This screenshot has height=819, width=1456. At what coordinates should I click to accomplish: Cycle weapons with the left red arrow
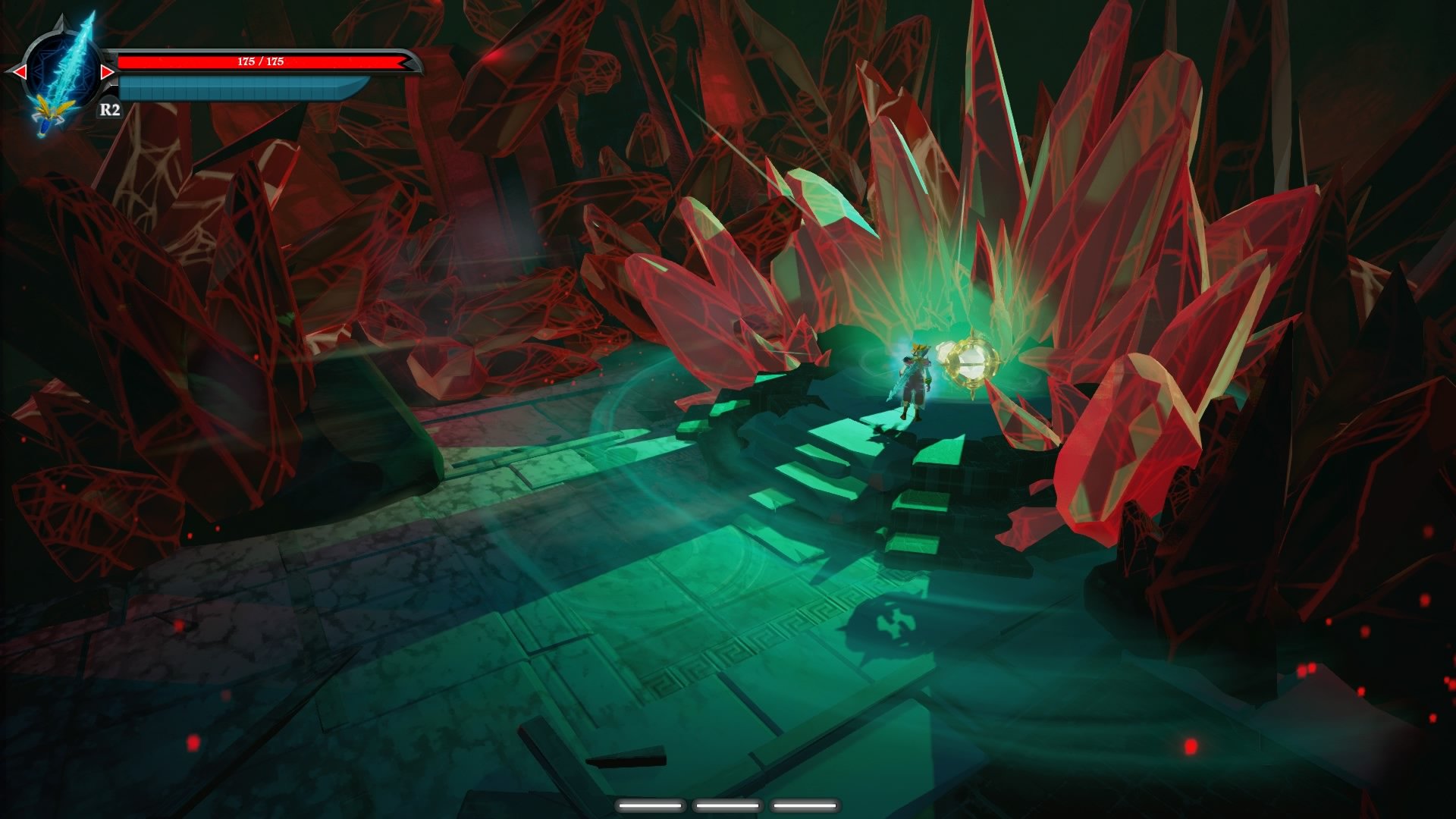[x=19, y=72]
